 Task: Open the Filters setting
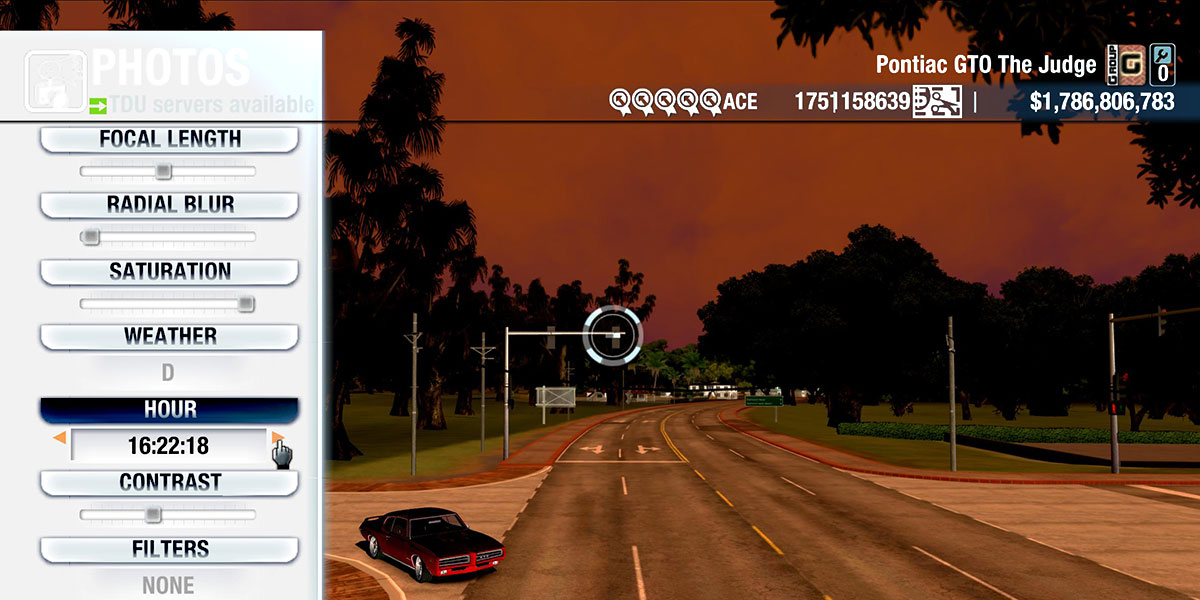[169, 549]
